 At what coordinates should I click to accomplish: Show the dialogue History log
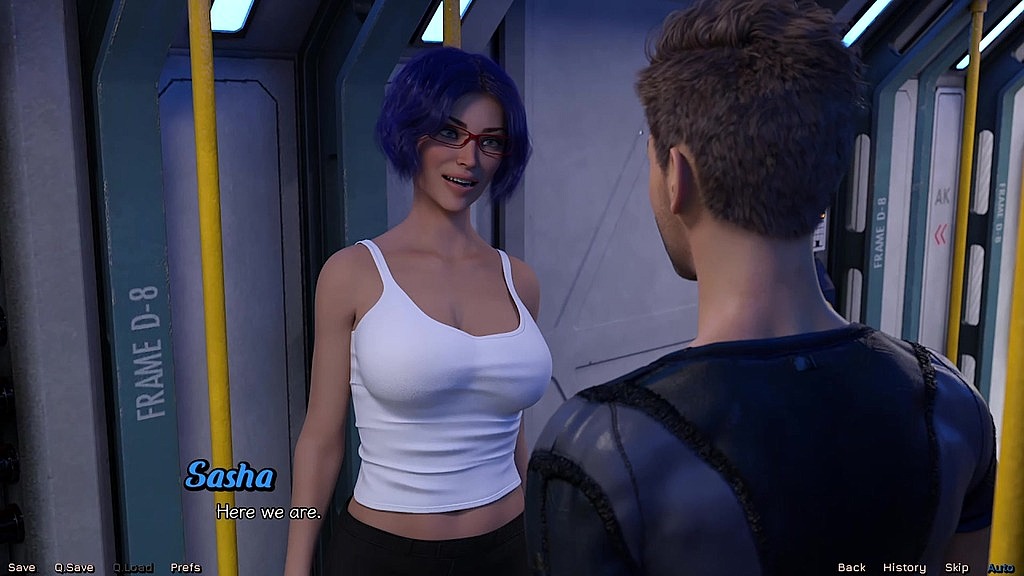pos(904,568)
